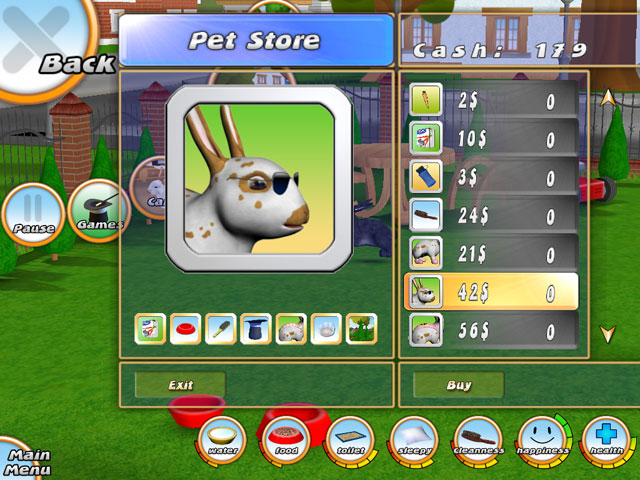The image size is (640, 480).
Task: Pick the 24$ brush item row
Action: coord(494,214)
